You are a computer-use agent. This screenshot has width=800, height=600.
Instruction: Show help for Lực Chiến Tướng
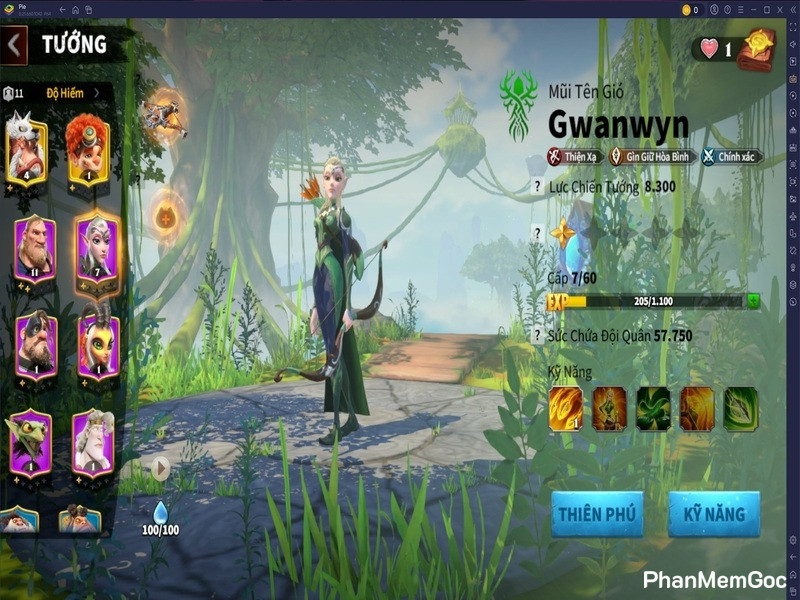coord(537,187)
